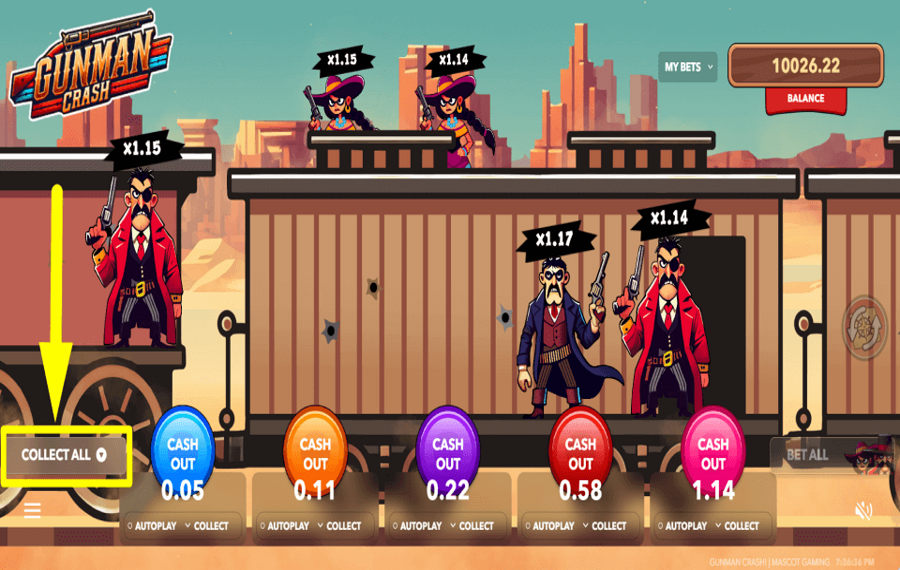Cash out the blue 0.05 bet

coord(182,454)
